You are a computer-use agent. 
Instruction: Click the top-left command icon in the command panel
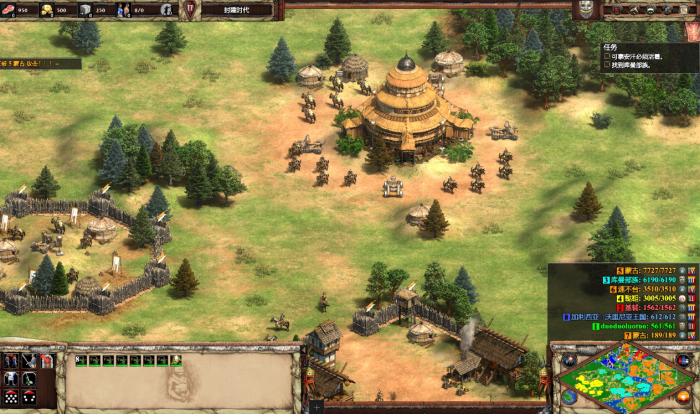(x=11, y=360)
